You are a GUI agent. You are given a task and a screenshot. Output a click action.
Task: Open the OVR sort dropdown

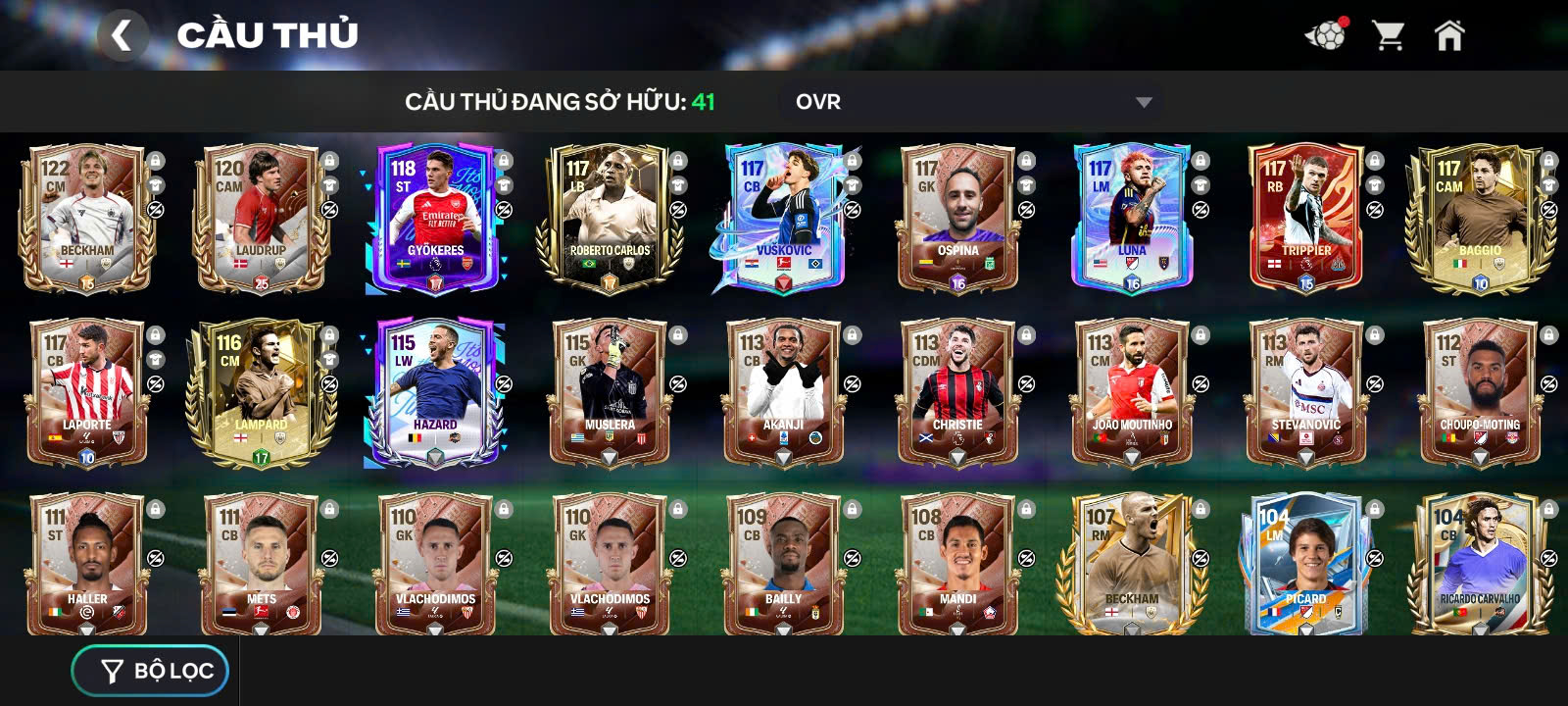[972, 102]
